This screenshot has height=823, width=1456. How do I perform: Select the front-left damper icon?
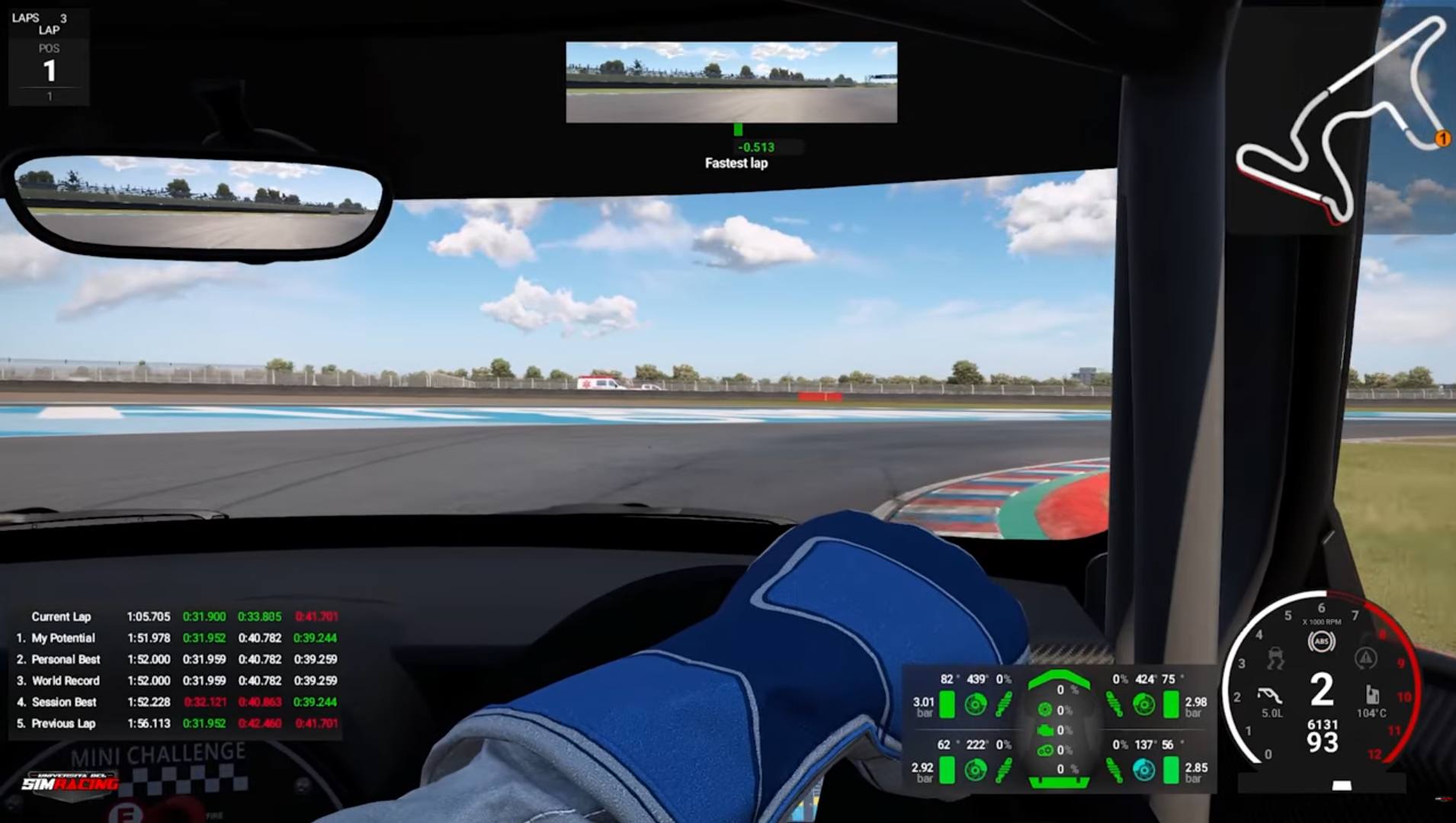click(1003, 704)
